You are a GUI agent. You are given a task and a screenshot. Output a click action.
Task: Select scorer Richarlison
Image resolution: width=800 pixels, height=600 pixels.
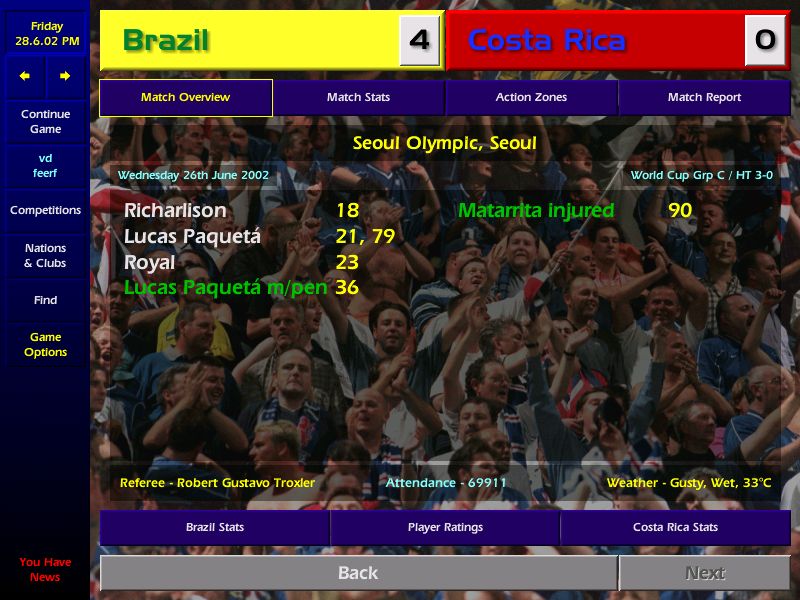175,211
